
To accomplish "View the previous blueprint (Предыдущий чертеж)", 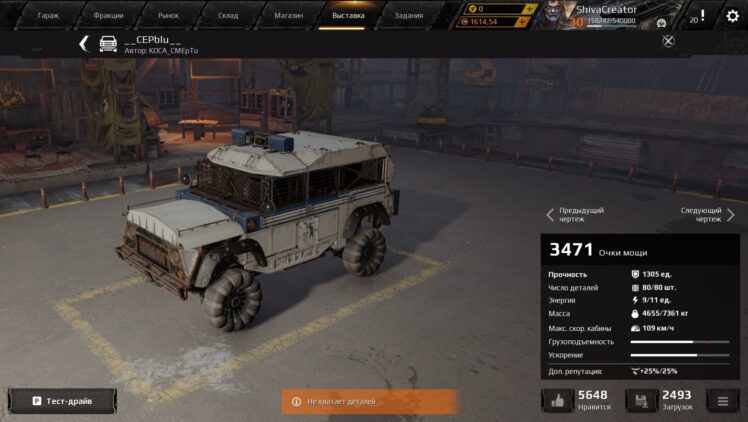I will point(575,214).
